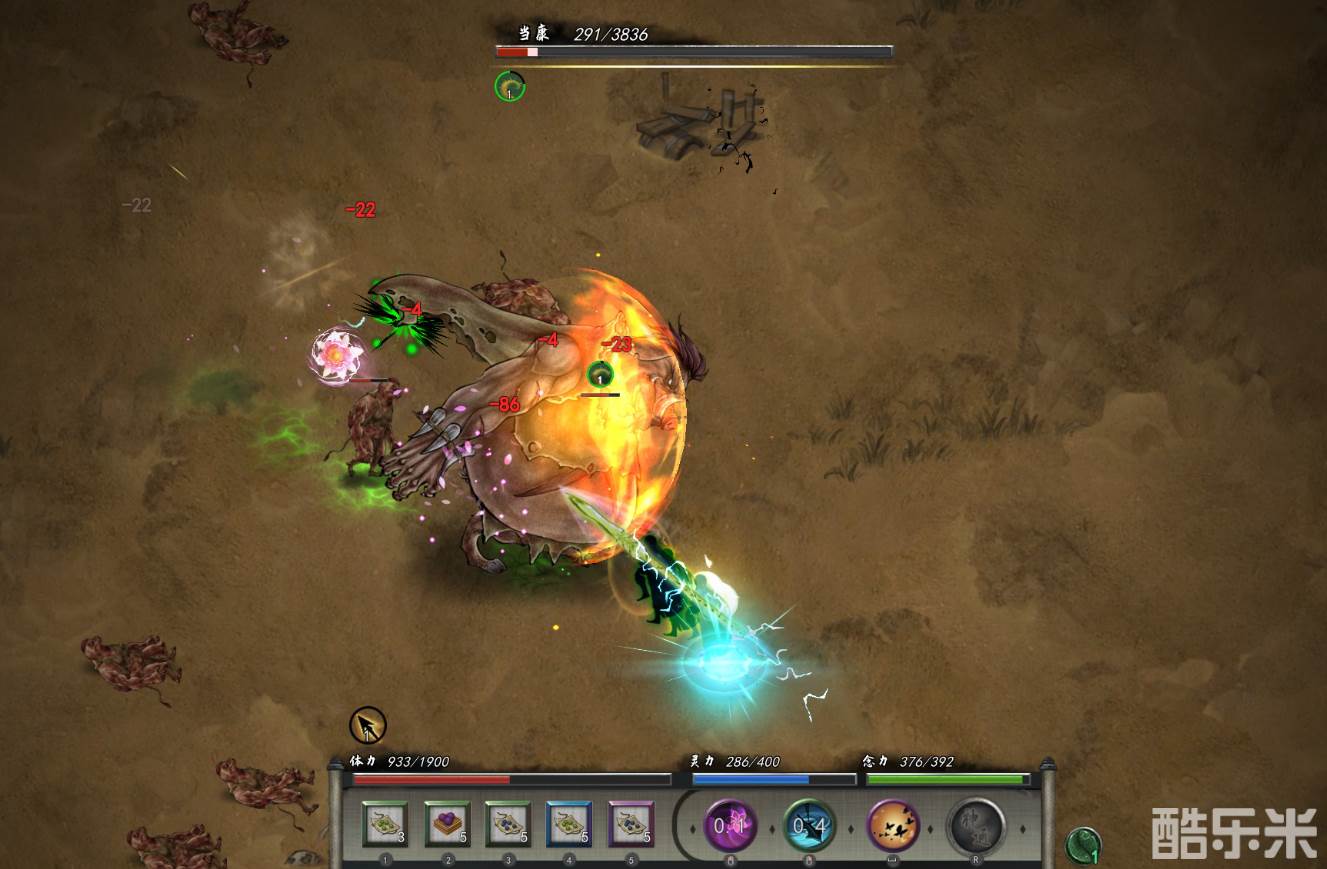Screen dimensions: 1327x869
Task: Activate the grey 神通 ultimate skill
Action: (975, 826)
